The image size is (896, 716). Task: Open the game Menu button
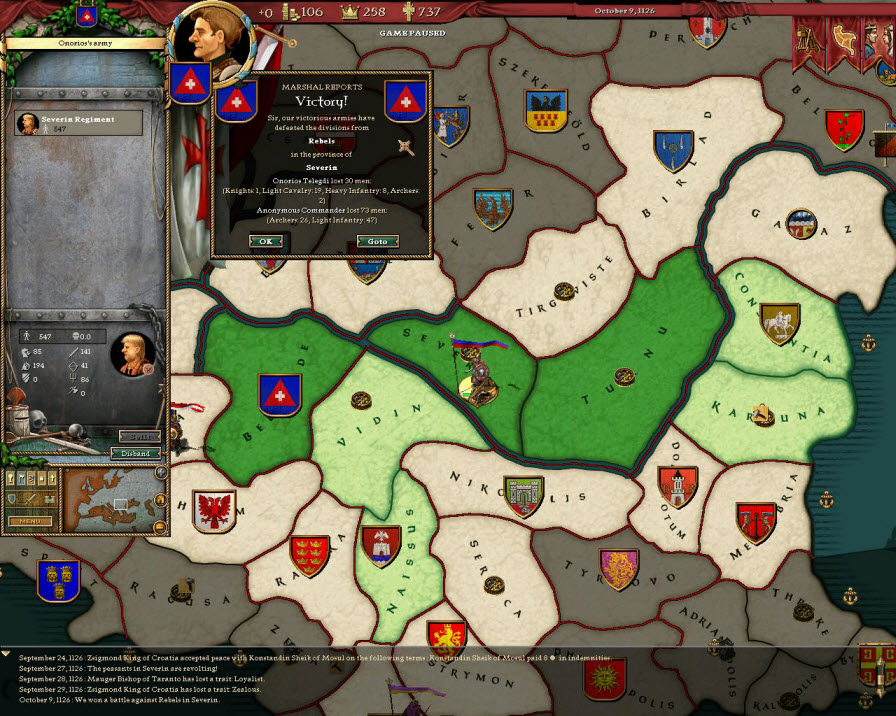(x=29, y=521)
